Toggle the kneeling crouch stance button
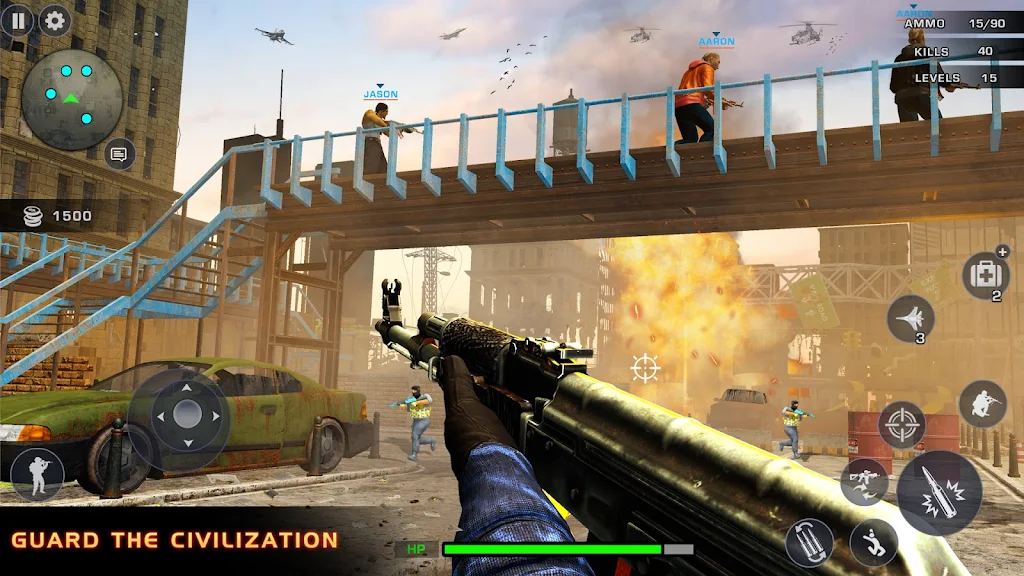The height and width of the screenshot is (576, 1024). click(982, 404)
